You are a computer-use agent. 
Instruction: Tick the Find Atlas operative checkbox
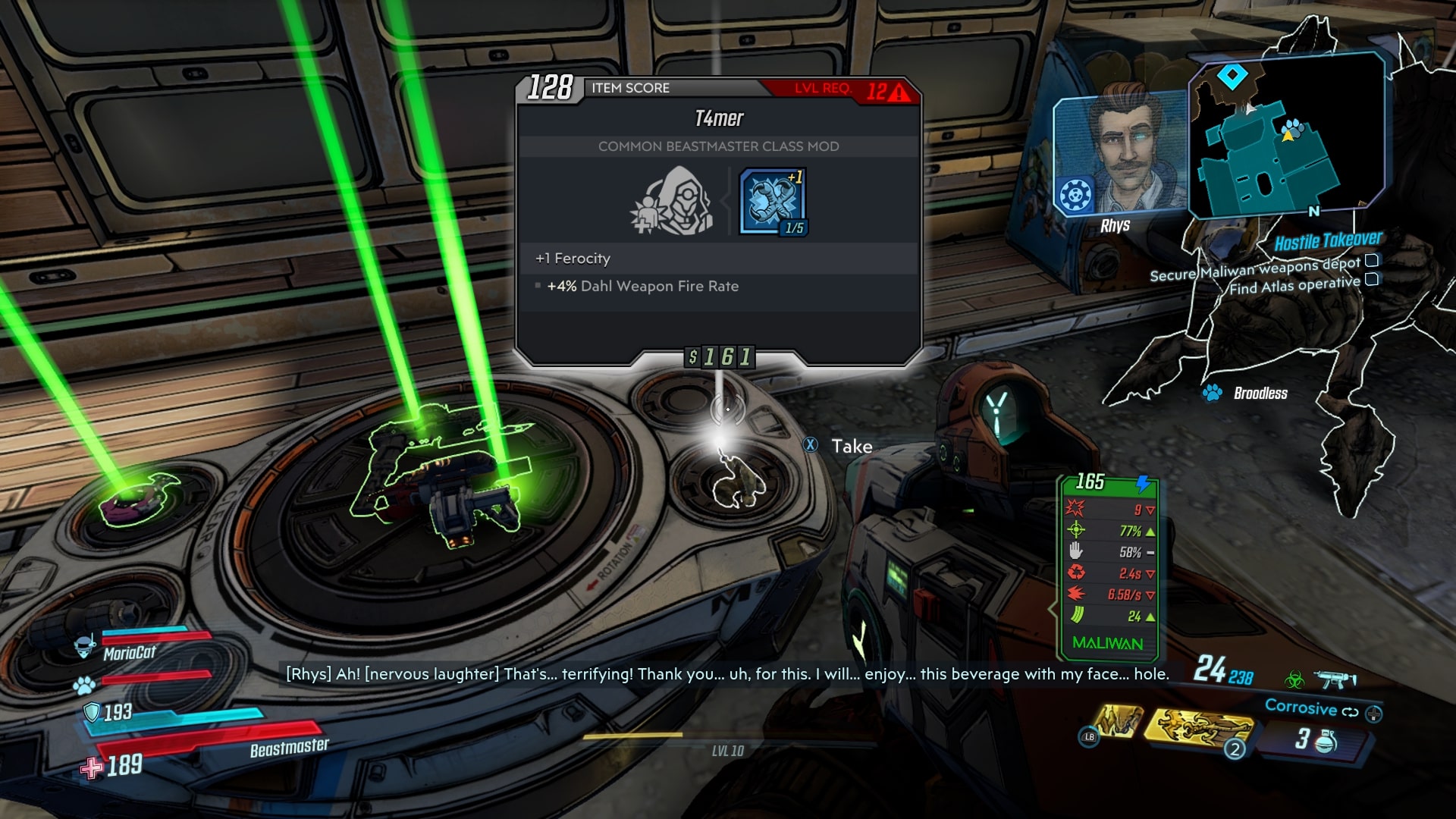pos(1372,280)
